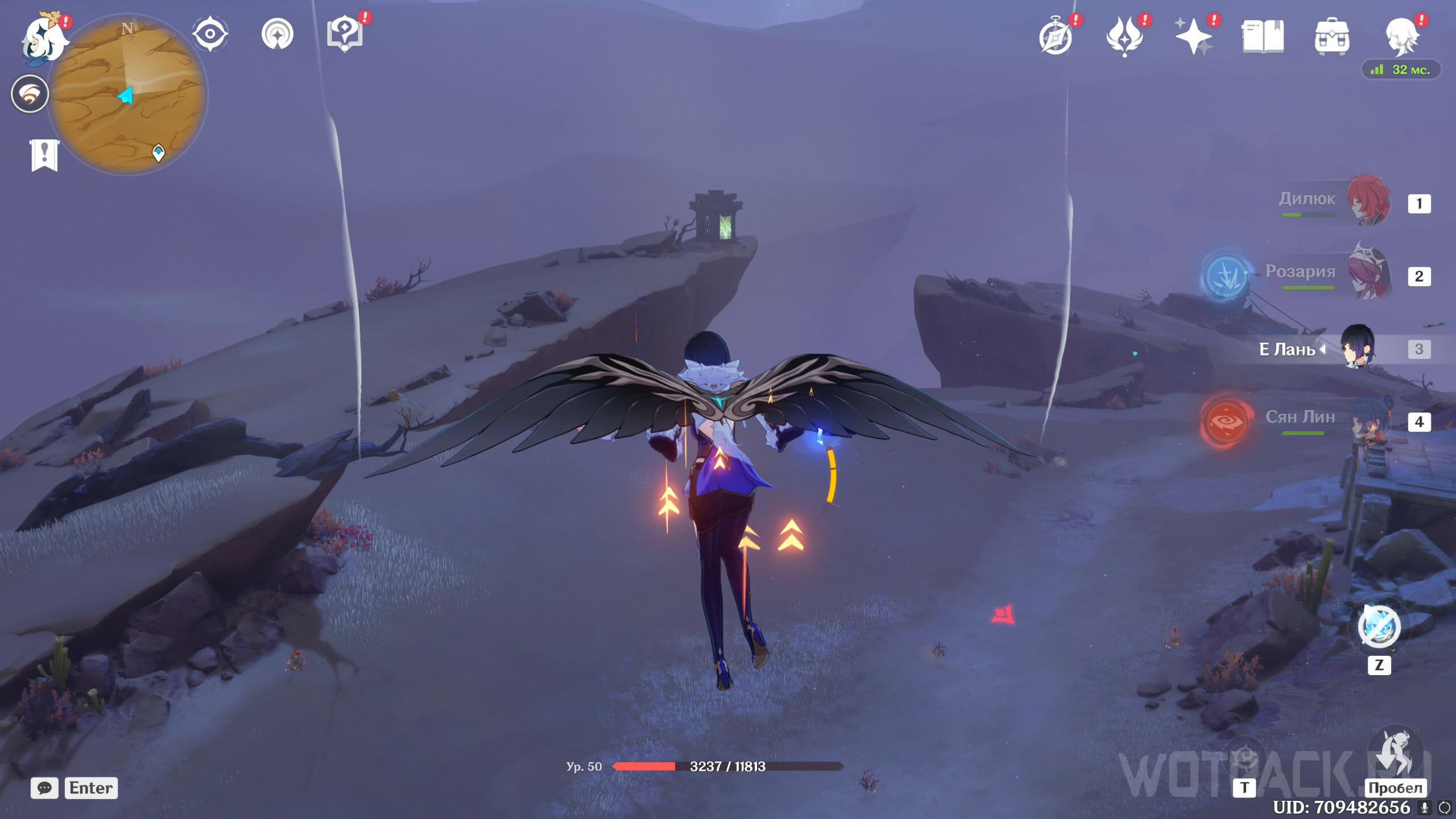Open the quest banner with exclamation mark

coord(44,154)
